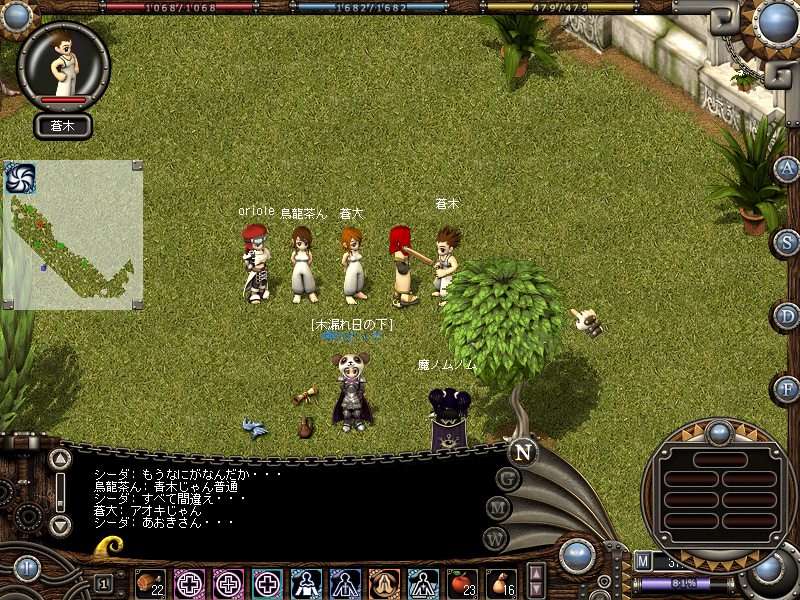
Task: Click the swirl icon above the minimap
Action: tap(20, 178)
